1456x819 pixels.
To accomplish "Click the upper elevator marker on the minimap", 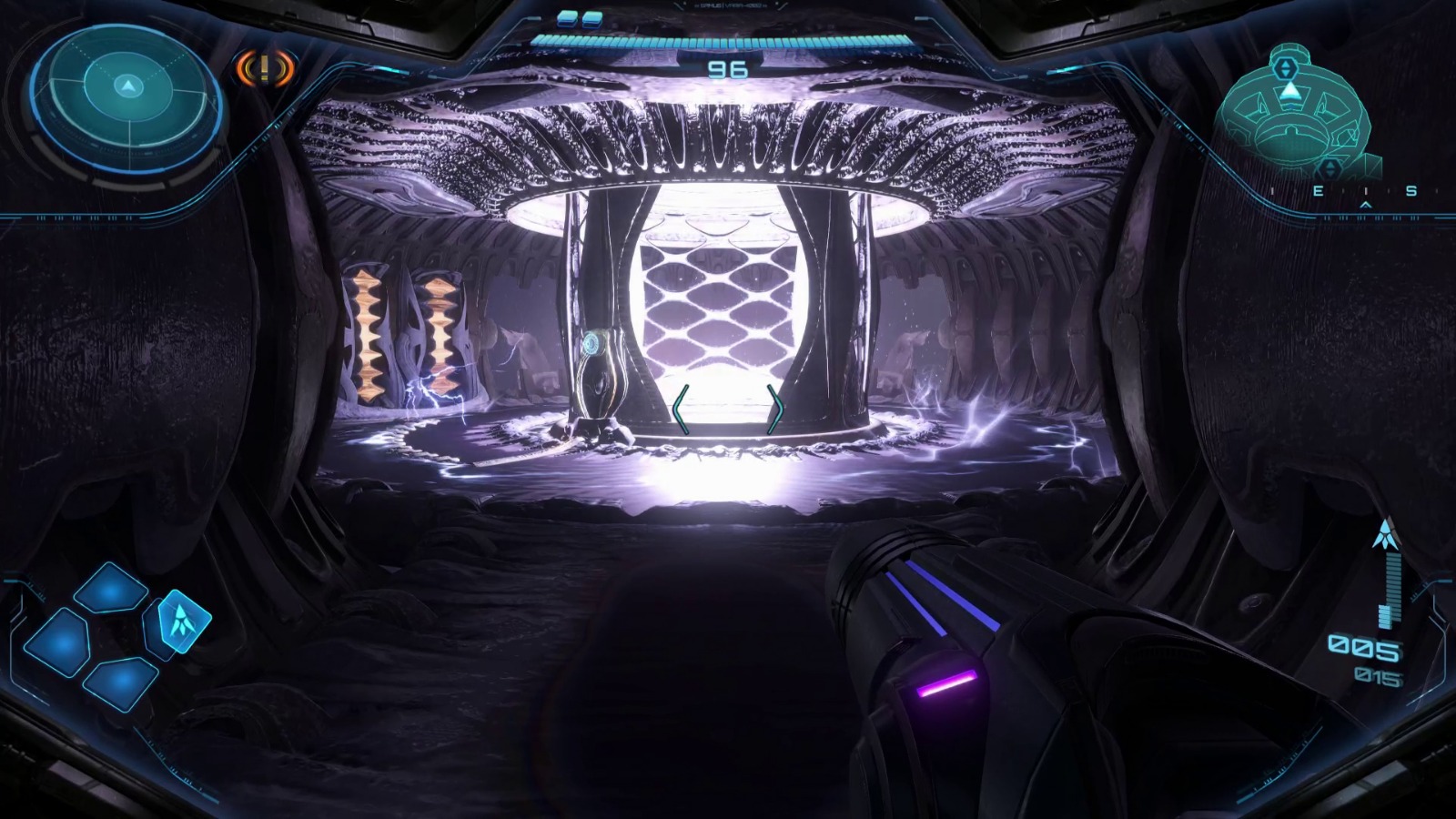I will (1285, 67).
